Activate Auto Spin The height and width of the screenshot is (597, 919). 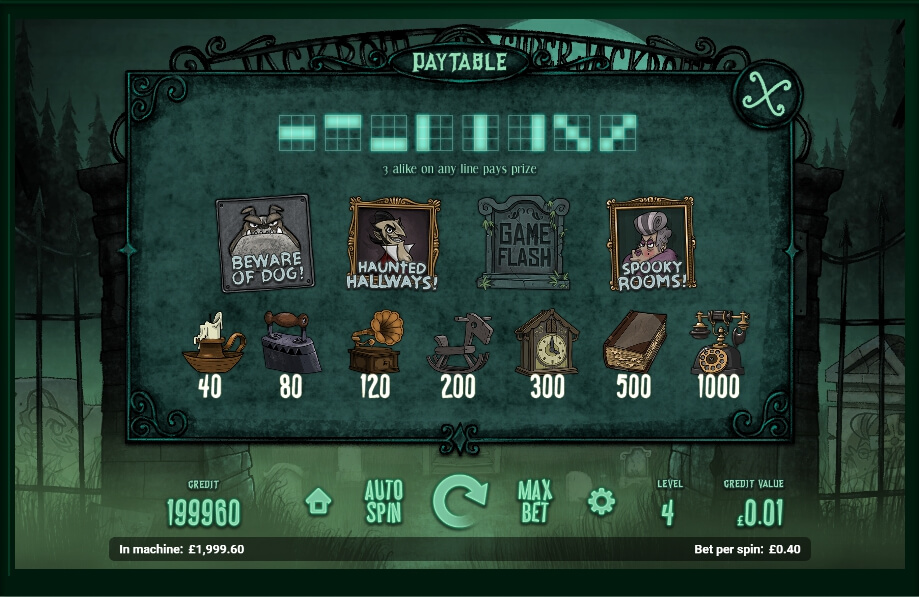(383, 502)
